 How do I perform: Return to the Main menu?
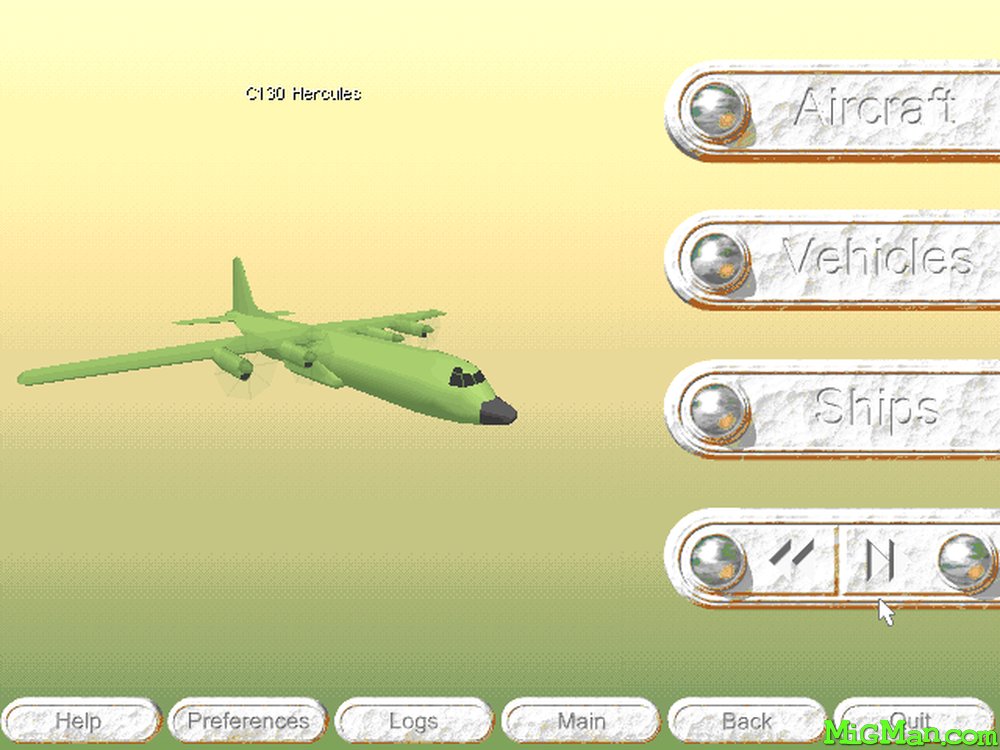pos(580,721)
